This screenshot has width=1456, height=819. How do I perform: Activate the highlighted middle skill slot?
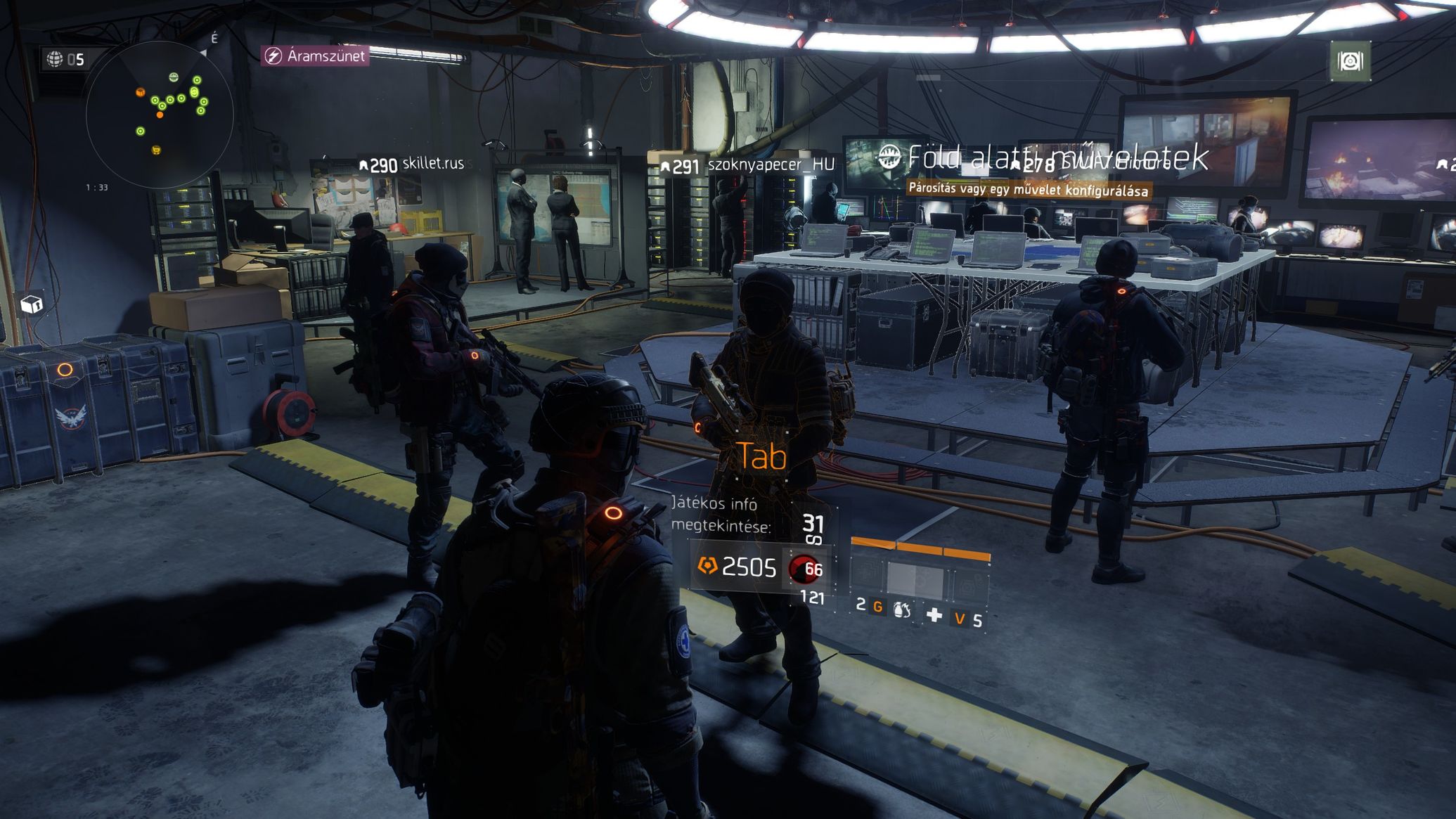914,579
